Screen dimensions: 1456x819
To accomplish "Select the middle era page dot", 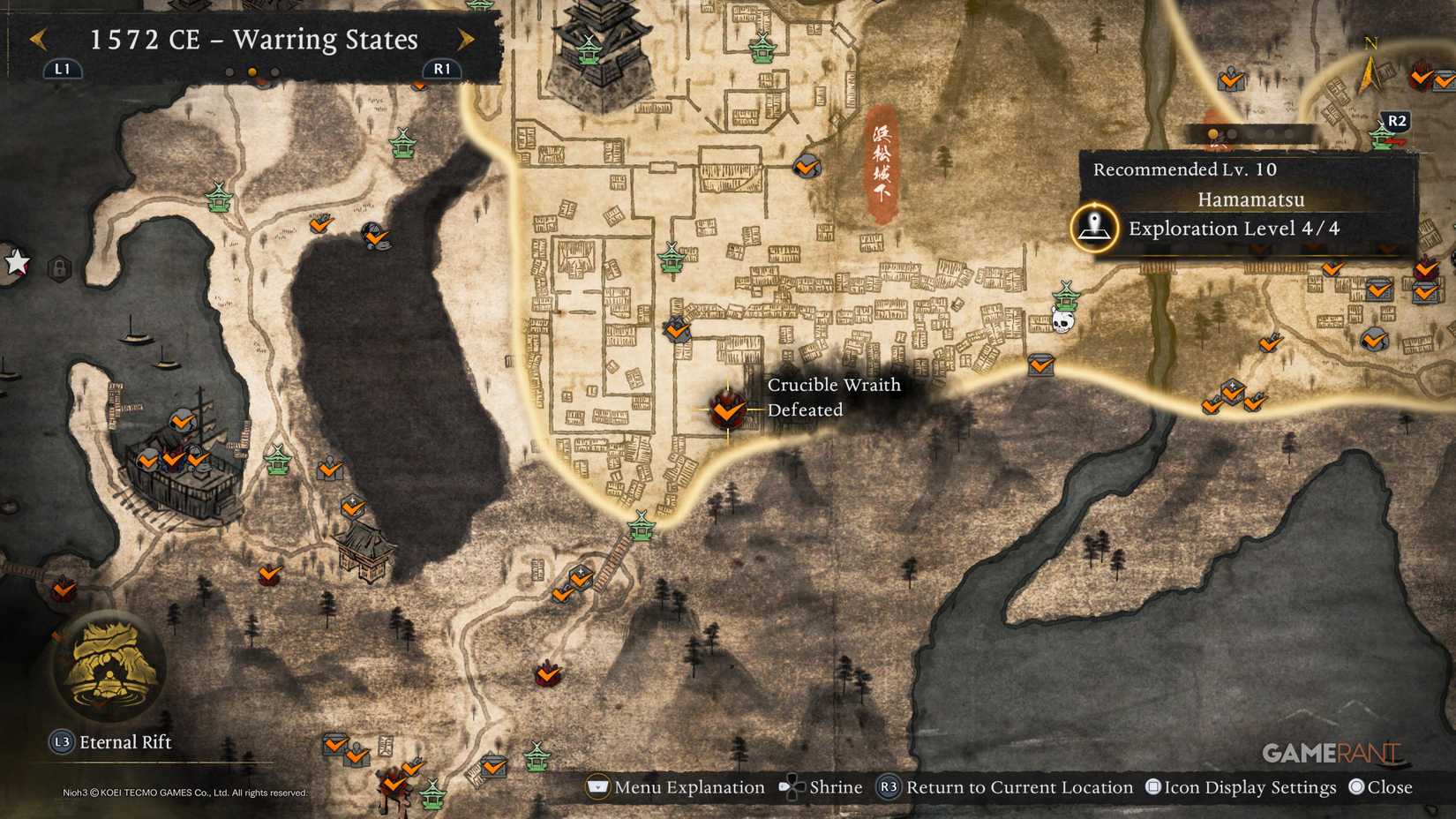I will click(x=252, y=73).
